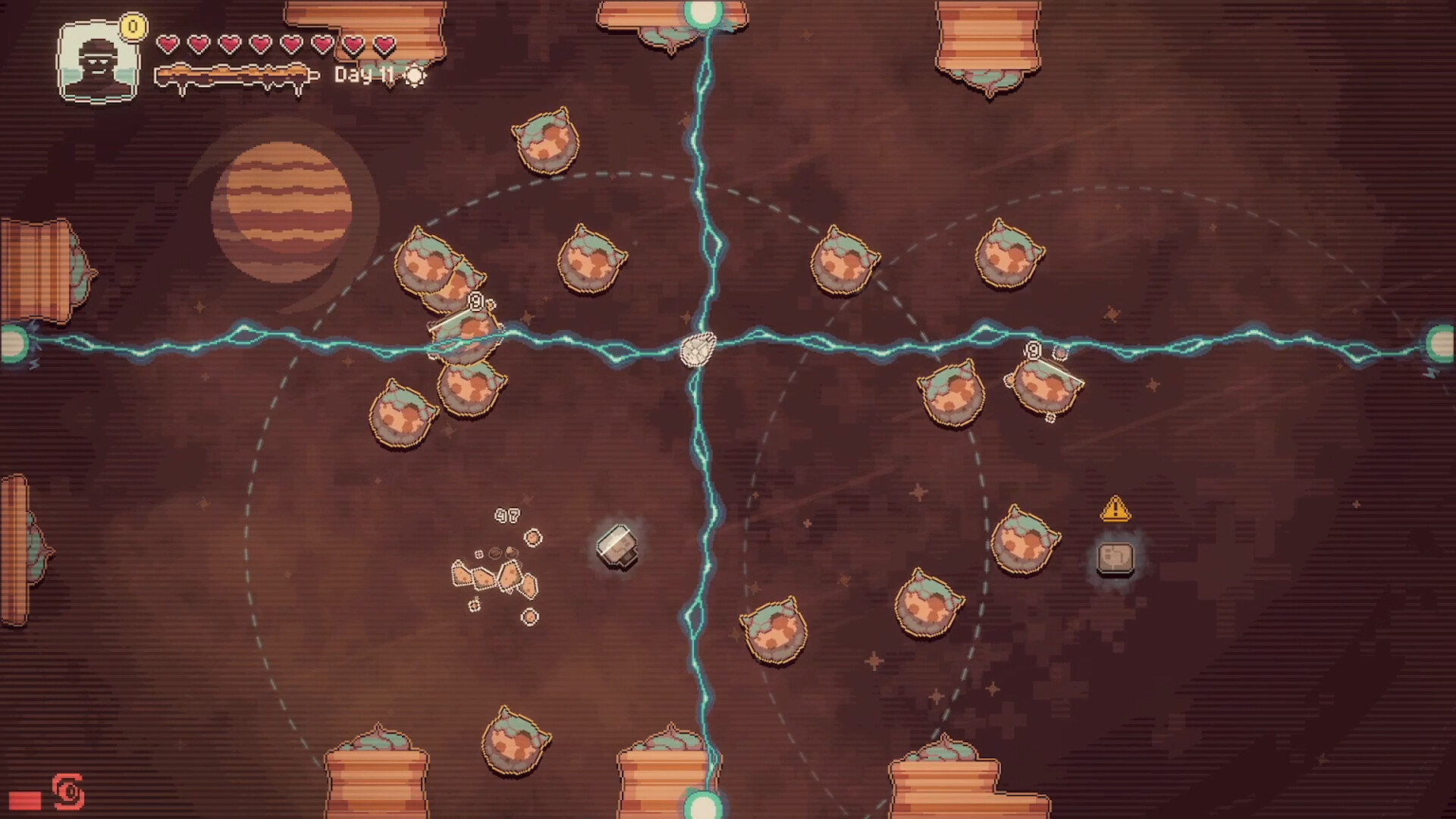Click the player character portrait
1456x819 pixels.
coord(99,62)
